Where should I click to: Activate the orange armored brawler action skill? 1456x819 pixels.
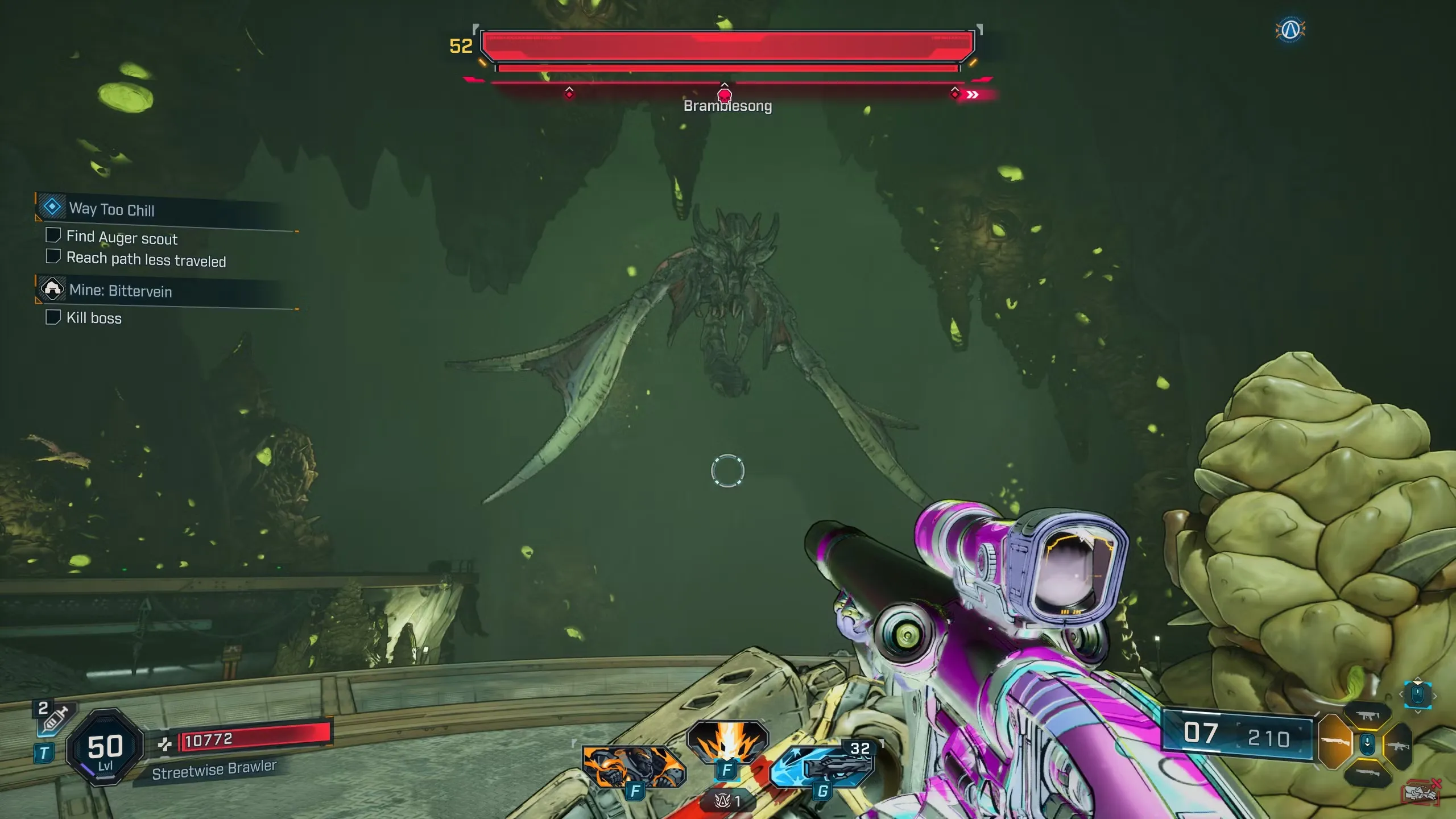[x=634, y=766]
